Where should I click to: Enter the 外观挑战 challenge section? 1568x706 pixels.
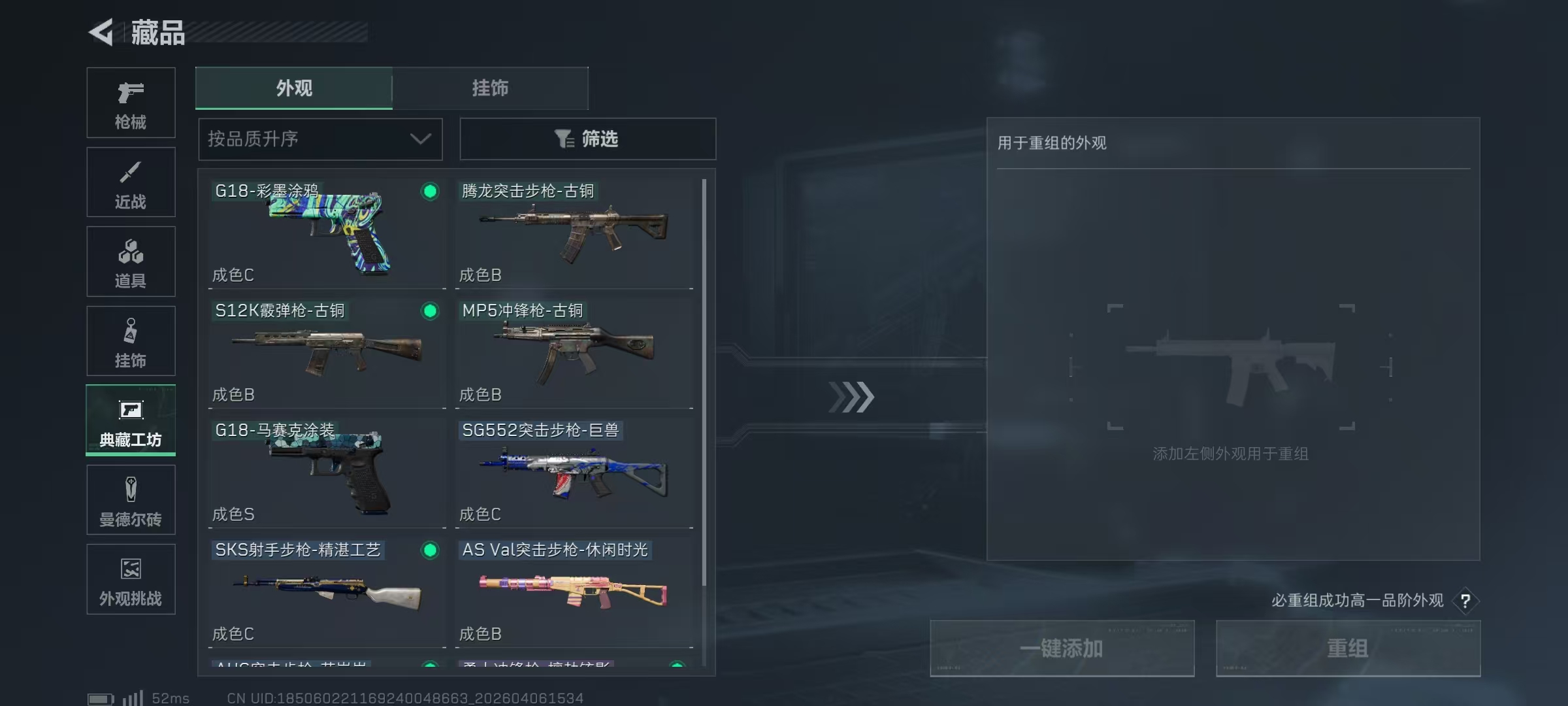tap(131, 579)
